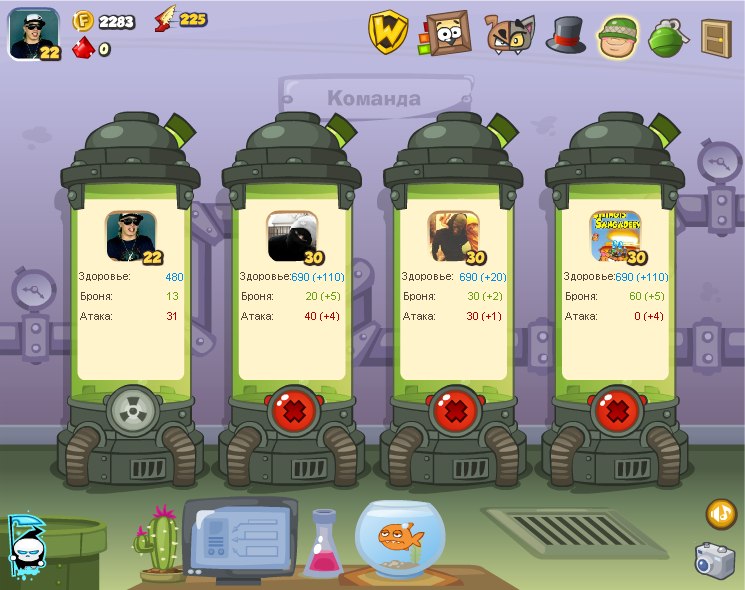
Task: Open the computer monitor on the desk
Action: pos(239,537)
